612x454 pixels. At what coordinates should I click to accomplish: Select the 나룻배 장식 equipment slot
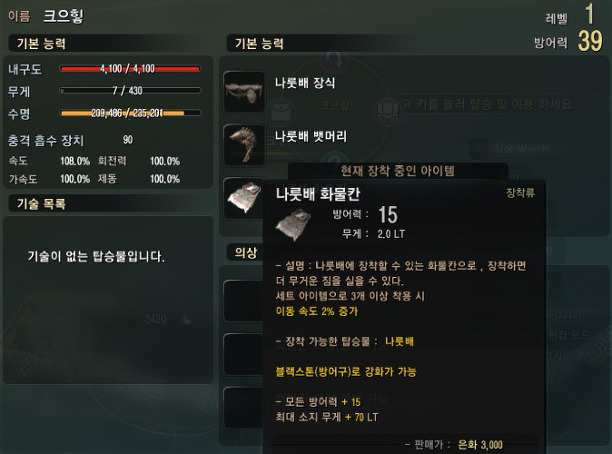[244, 91]
